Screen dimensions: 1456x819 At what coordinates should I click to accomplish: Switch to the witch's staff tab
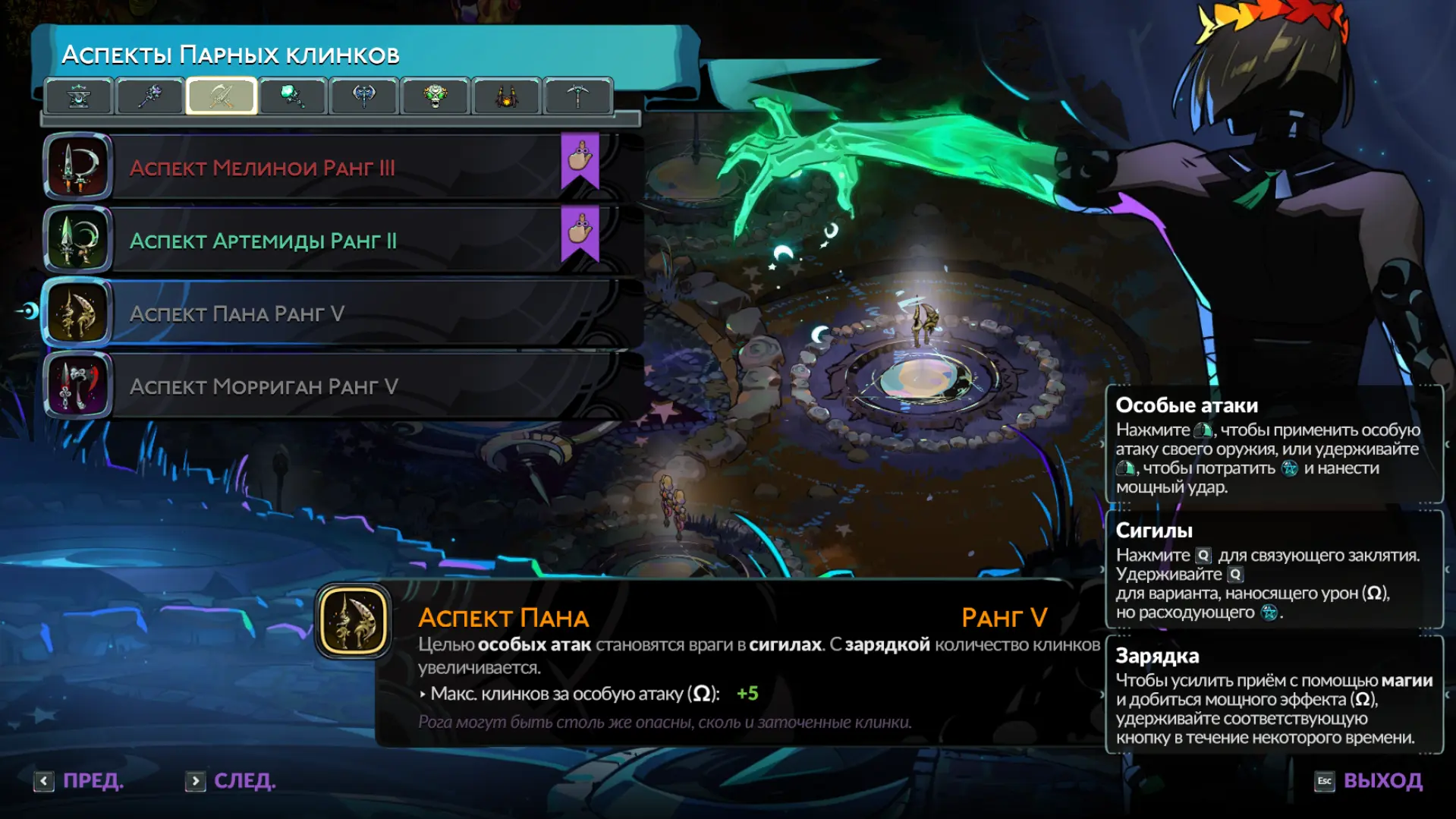click(150, 96)
